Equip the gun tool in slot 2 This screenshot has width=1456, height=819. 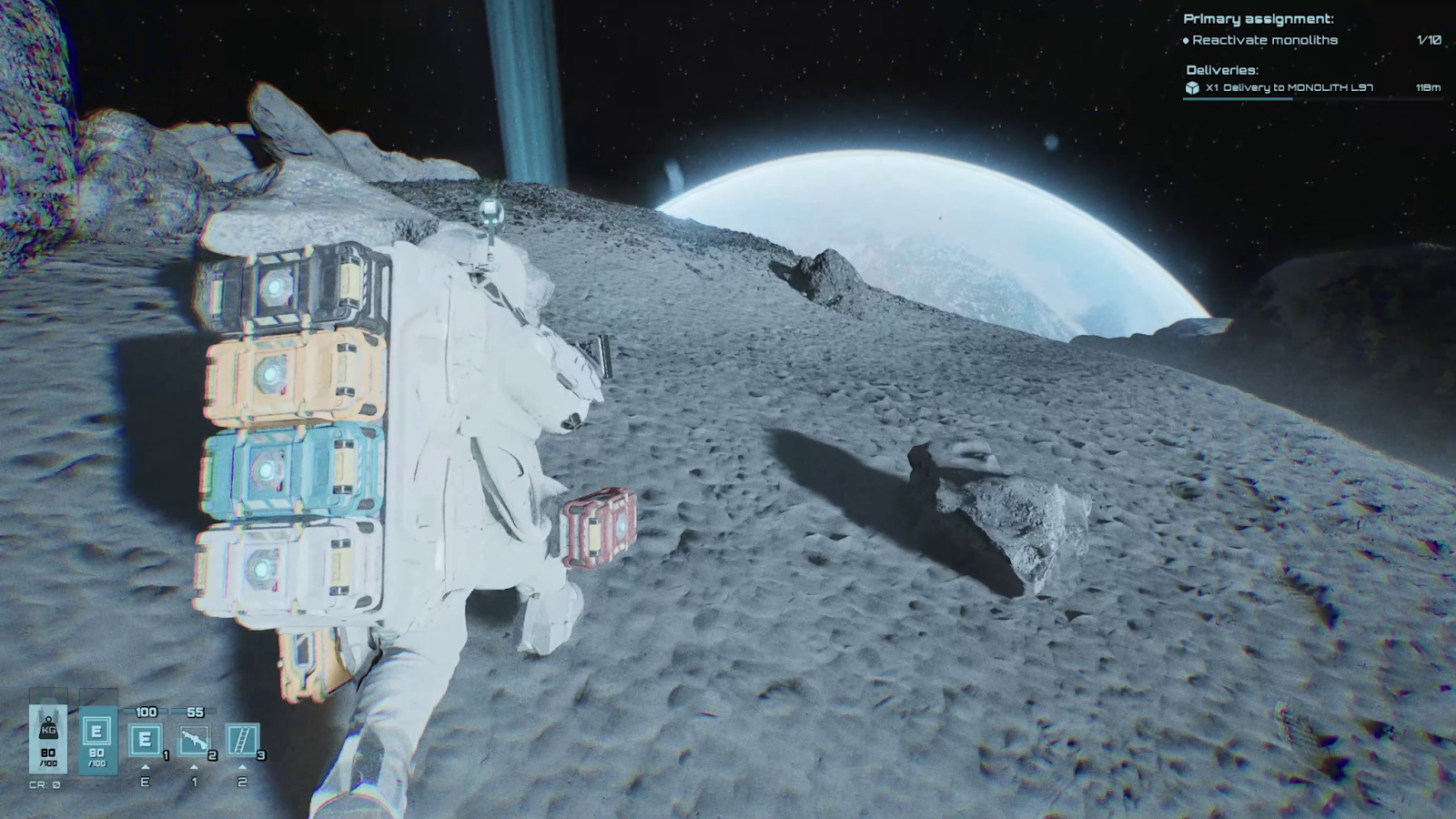(195, 741)
